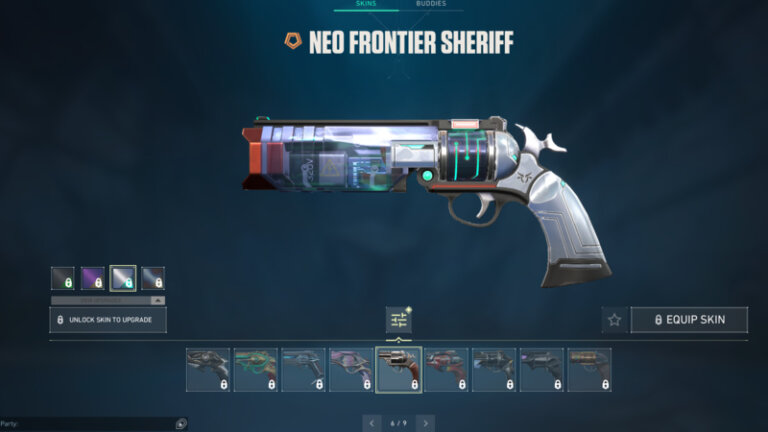768x432 pixels.
Task: Click the chat icon beside Party field
Action: 180,424
